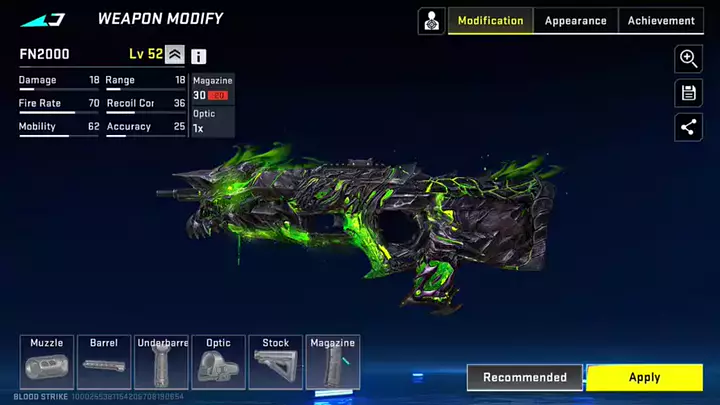The height and width of the screenshot is (405, 720).
Task: Open the weapon info icon
Action: (x=199, y=57)
